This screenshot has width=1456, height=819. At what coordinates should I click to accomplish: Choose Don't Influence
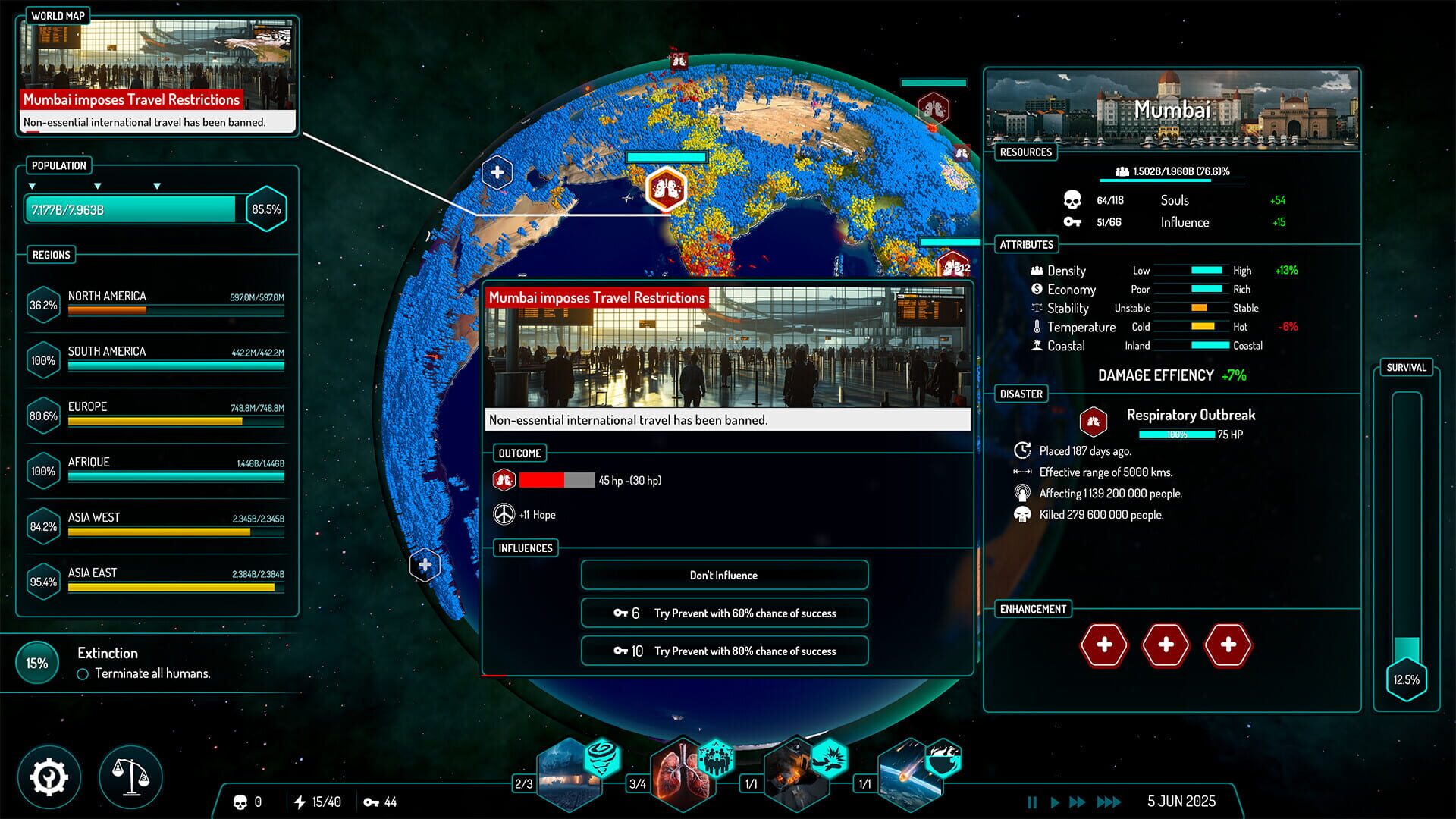point(724,575)
